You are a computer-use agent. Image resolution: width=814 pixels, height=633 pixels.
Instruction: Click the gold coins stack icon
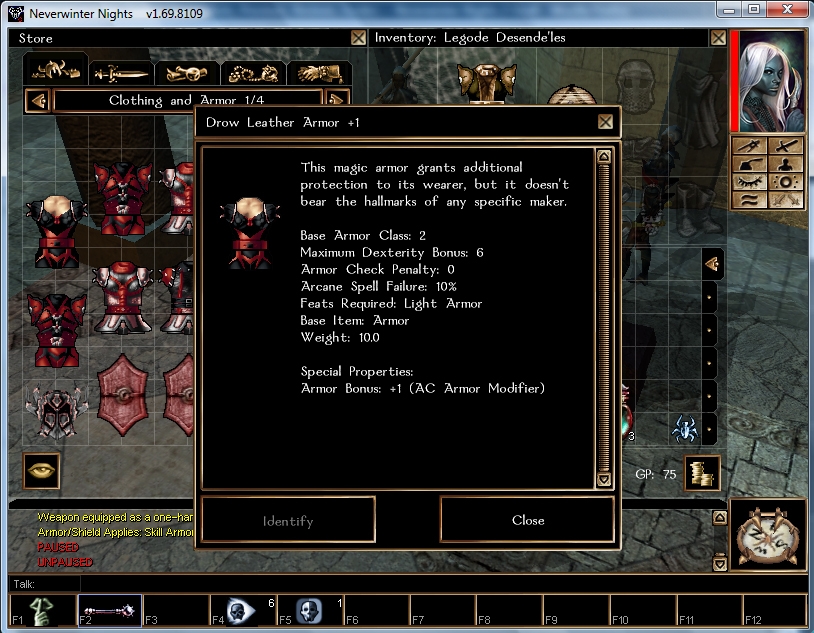702,474
